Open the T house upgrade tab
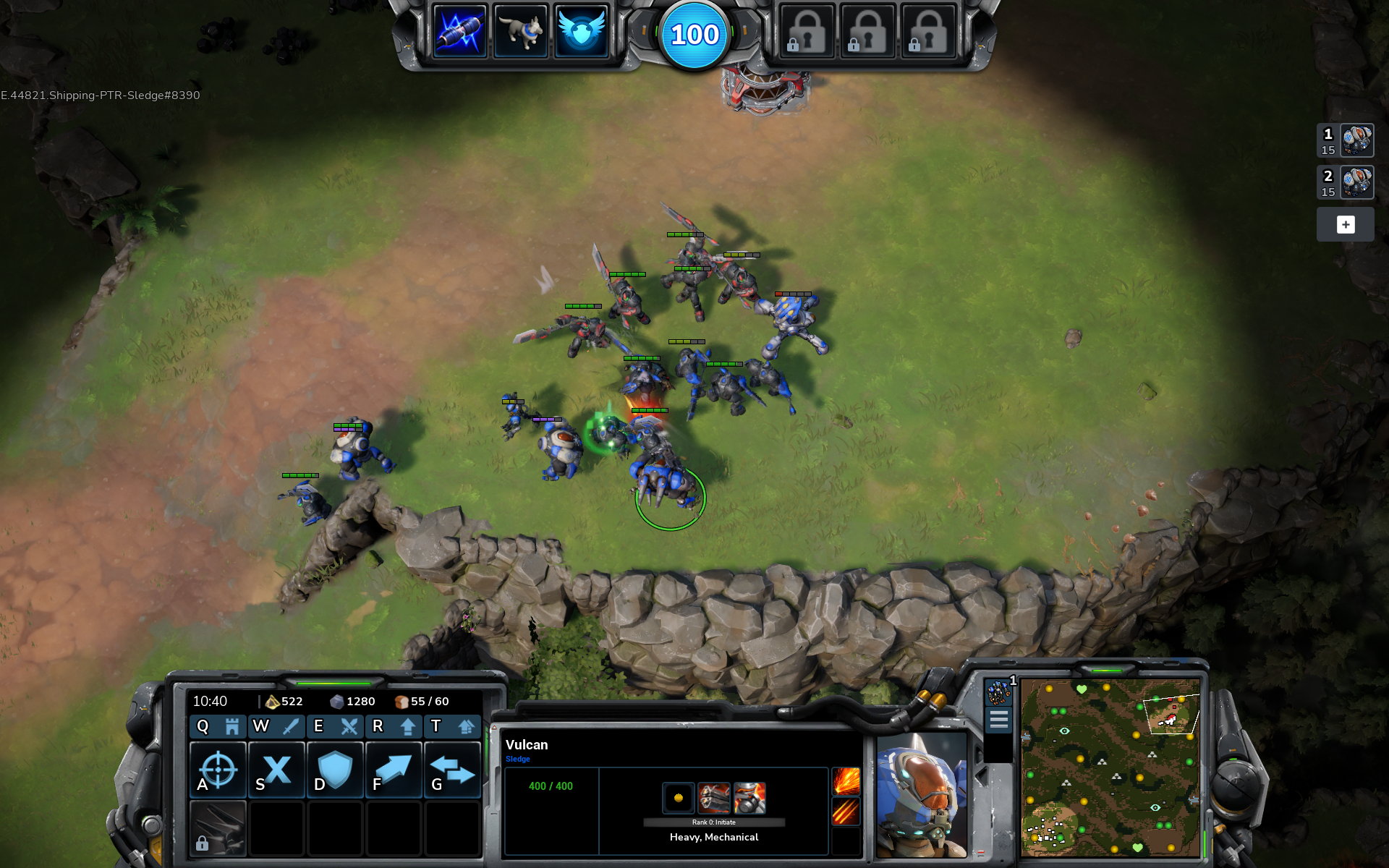1389x868 pixels. pyautogui.click(x=452, y=726)
